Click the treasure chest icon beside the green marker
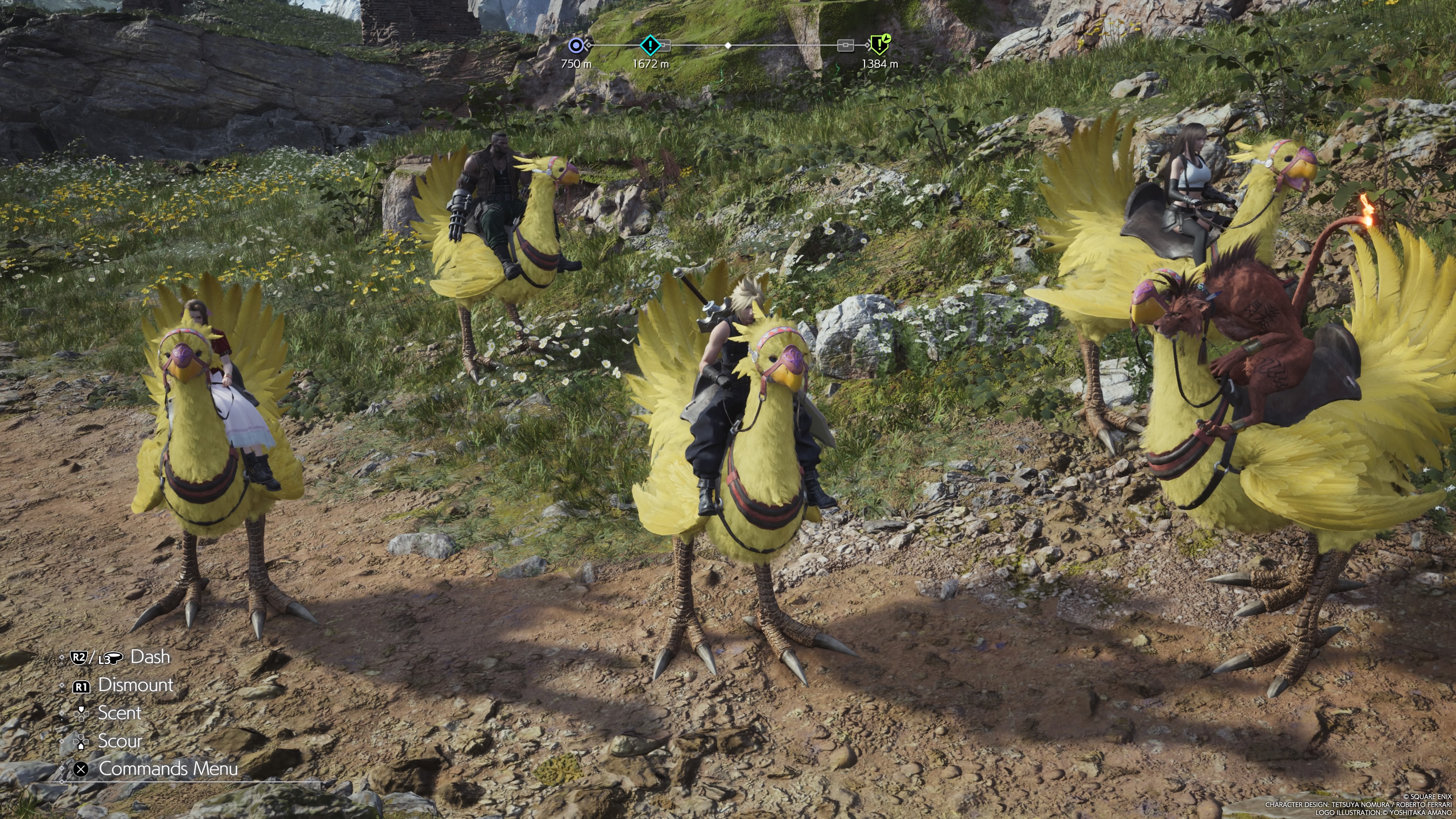The height and width of the screenshot is (819, 1456). point(845,45)
